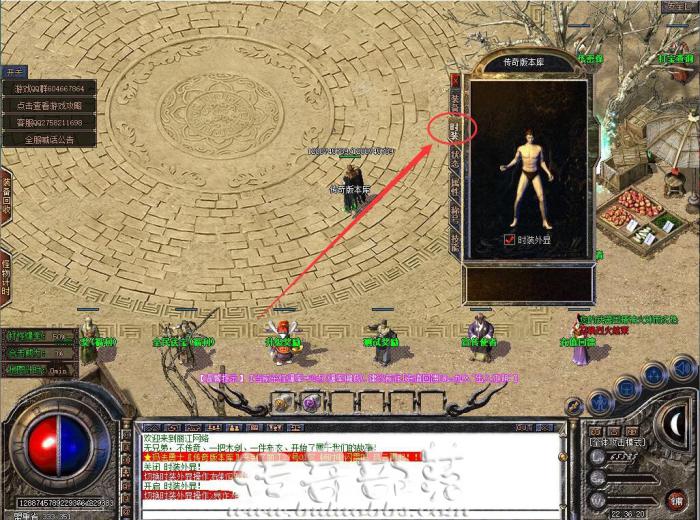Open the 怪物计时 monster timer side tab

[6, 268]
